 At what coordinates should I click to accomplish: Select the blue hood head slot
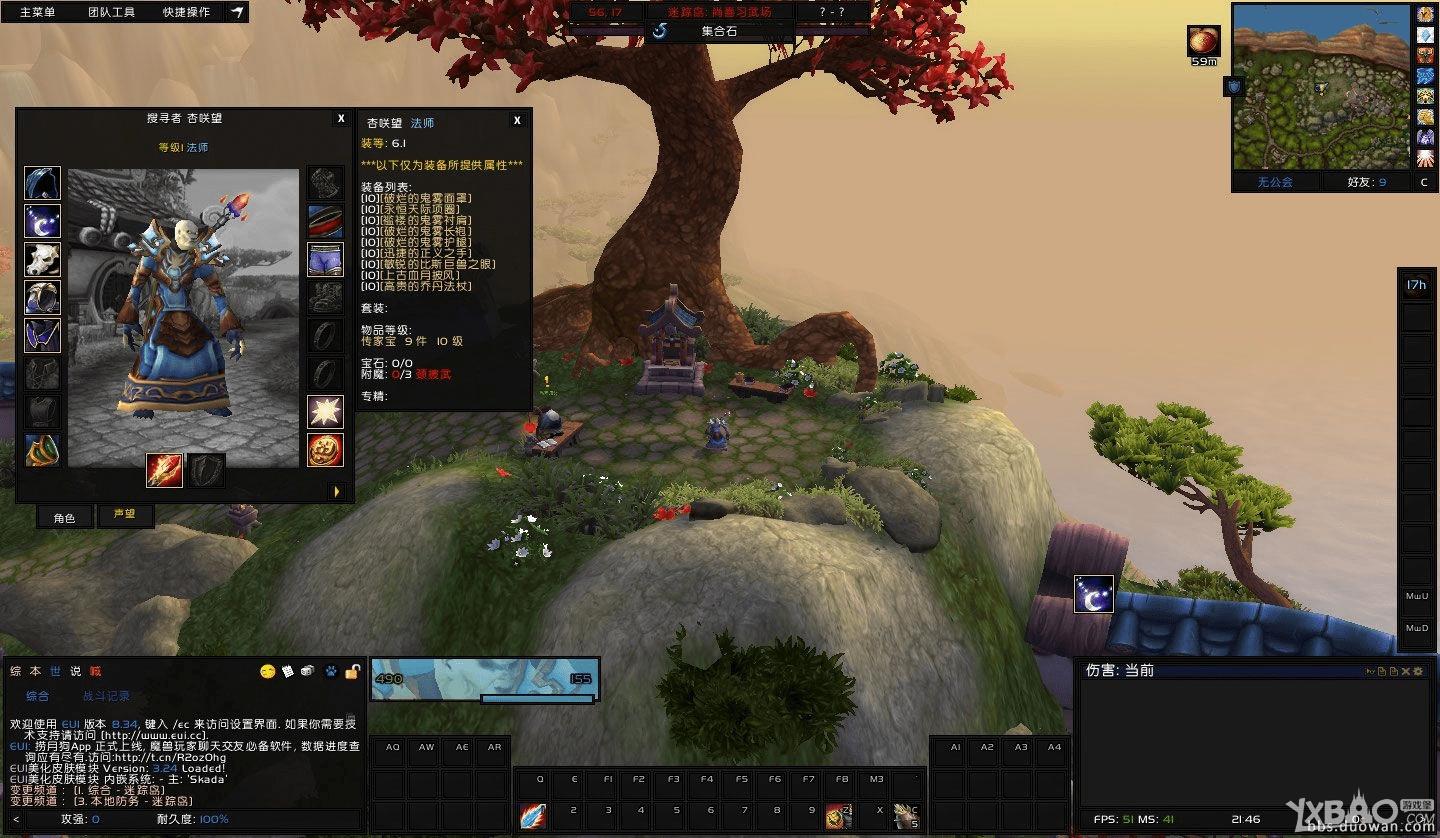pos(42,183)
